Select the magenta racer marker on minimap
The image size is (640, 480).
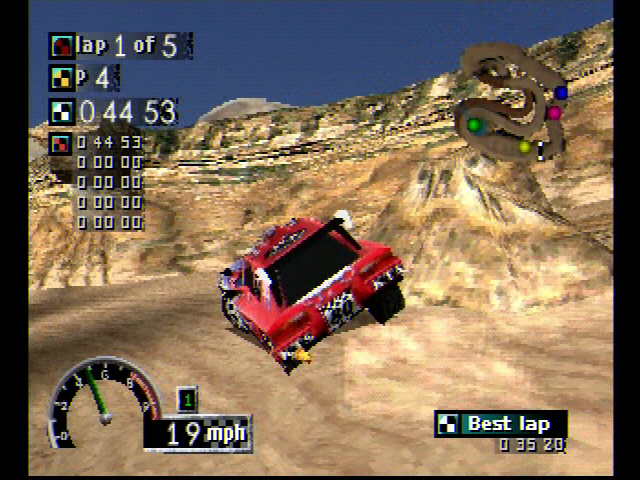point(553,113)
